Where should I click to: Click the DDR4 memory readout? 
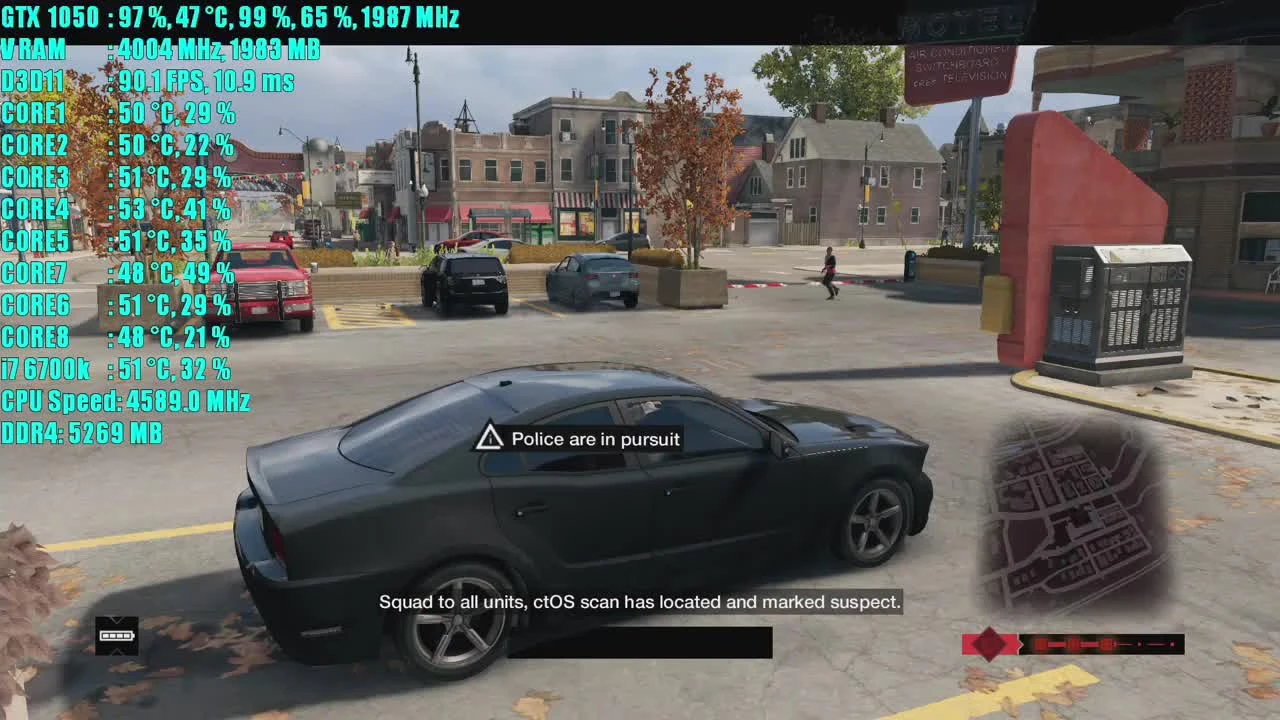(80, 433)
